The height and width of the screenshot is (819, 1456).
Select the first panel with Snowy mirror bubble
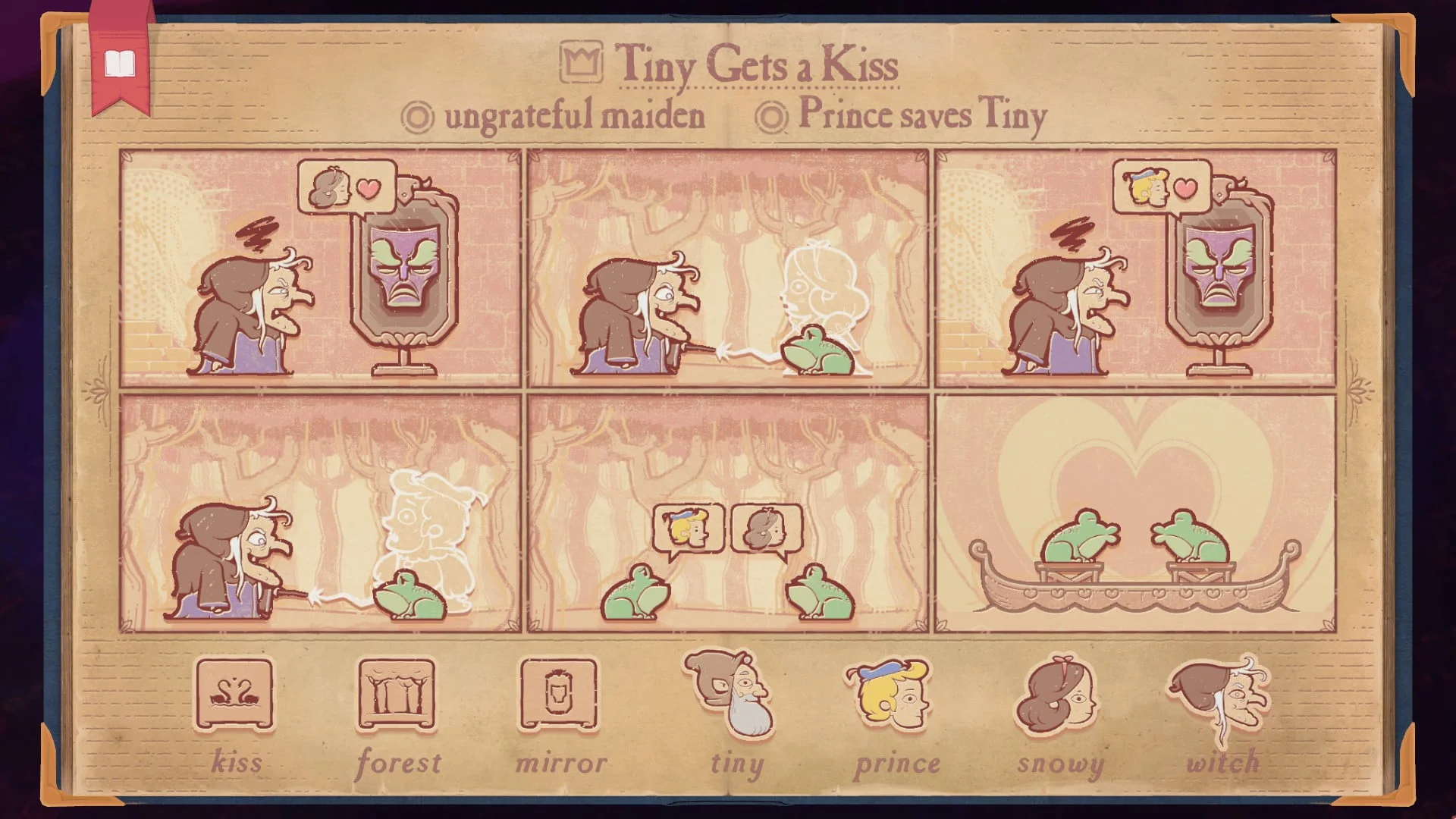[x=320, y=268]
